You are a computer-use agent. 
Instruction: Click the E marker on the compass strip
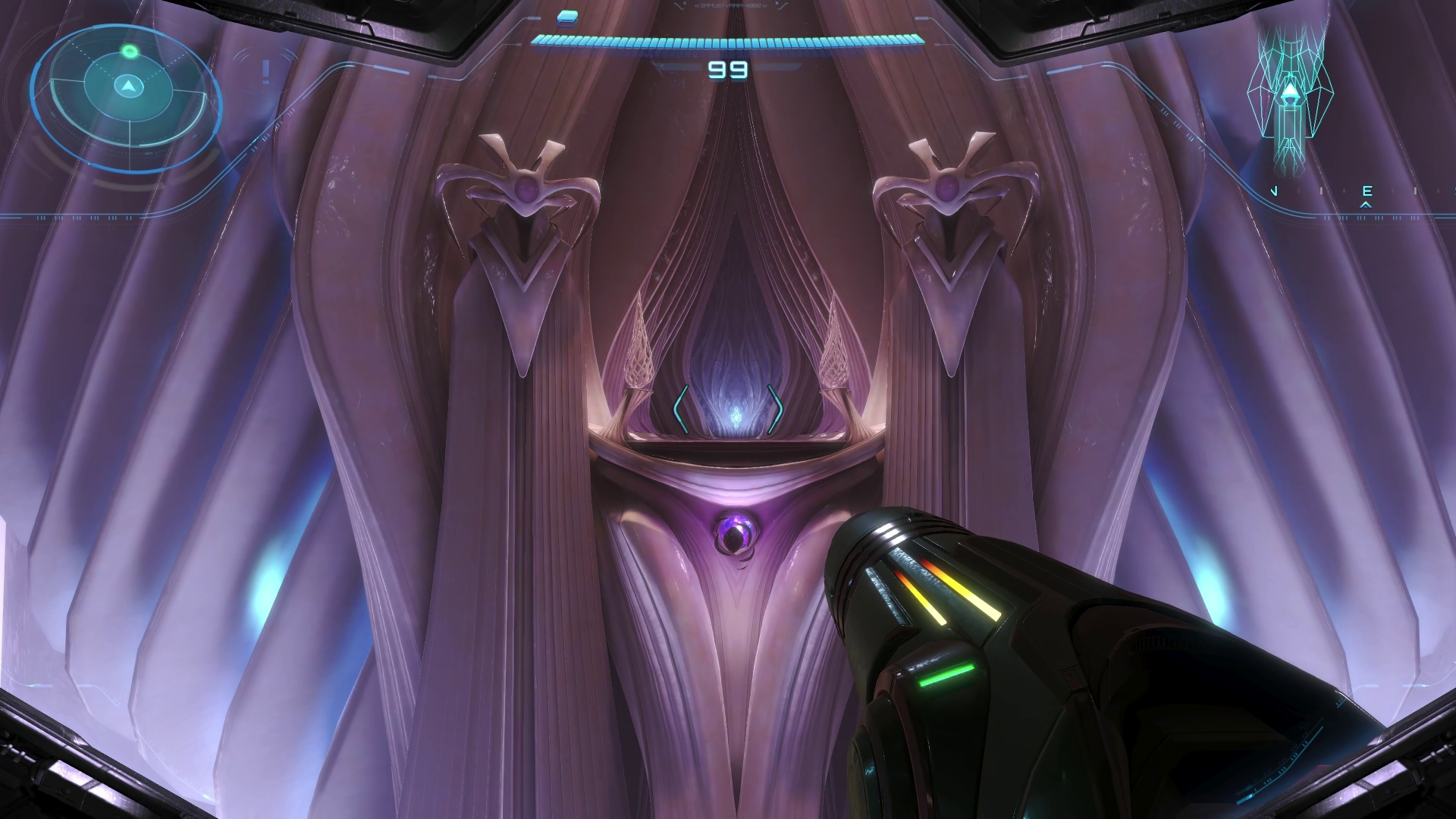(x=1367, y=190)
